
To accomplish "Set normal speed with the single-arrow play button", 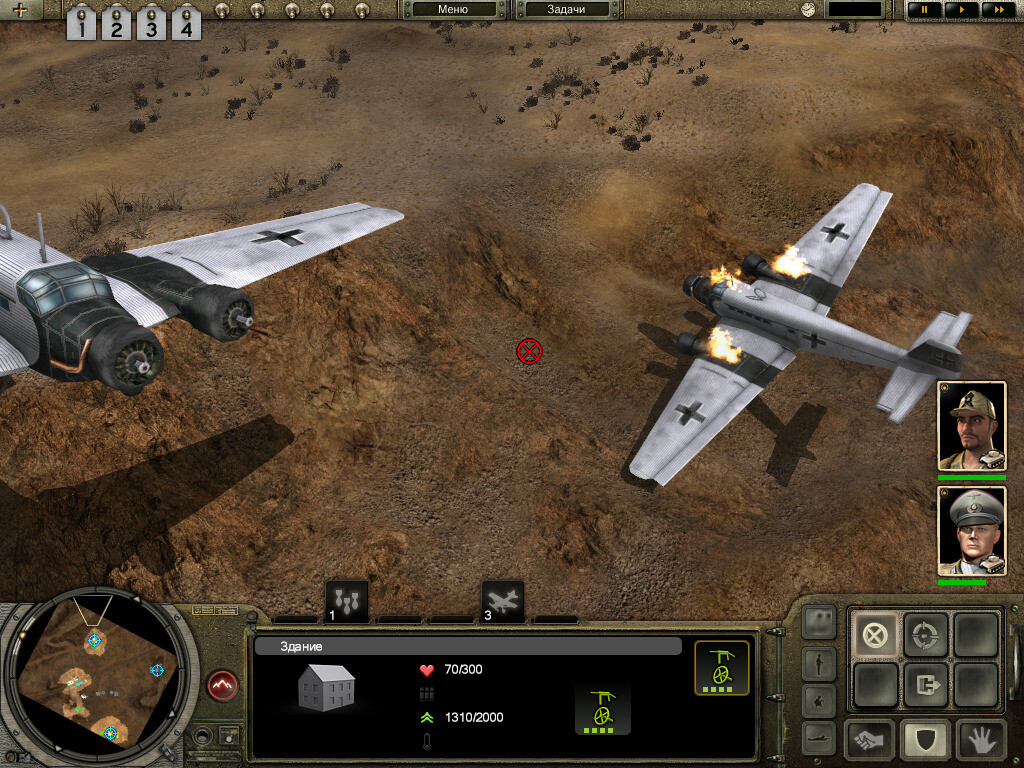I will pos(960,10).
